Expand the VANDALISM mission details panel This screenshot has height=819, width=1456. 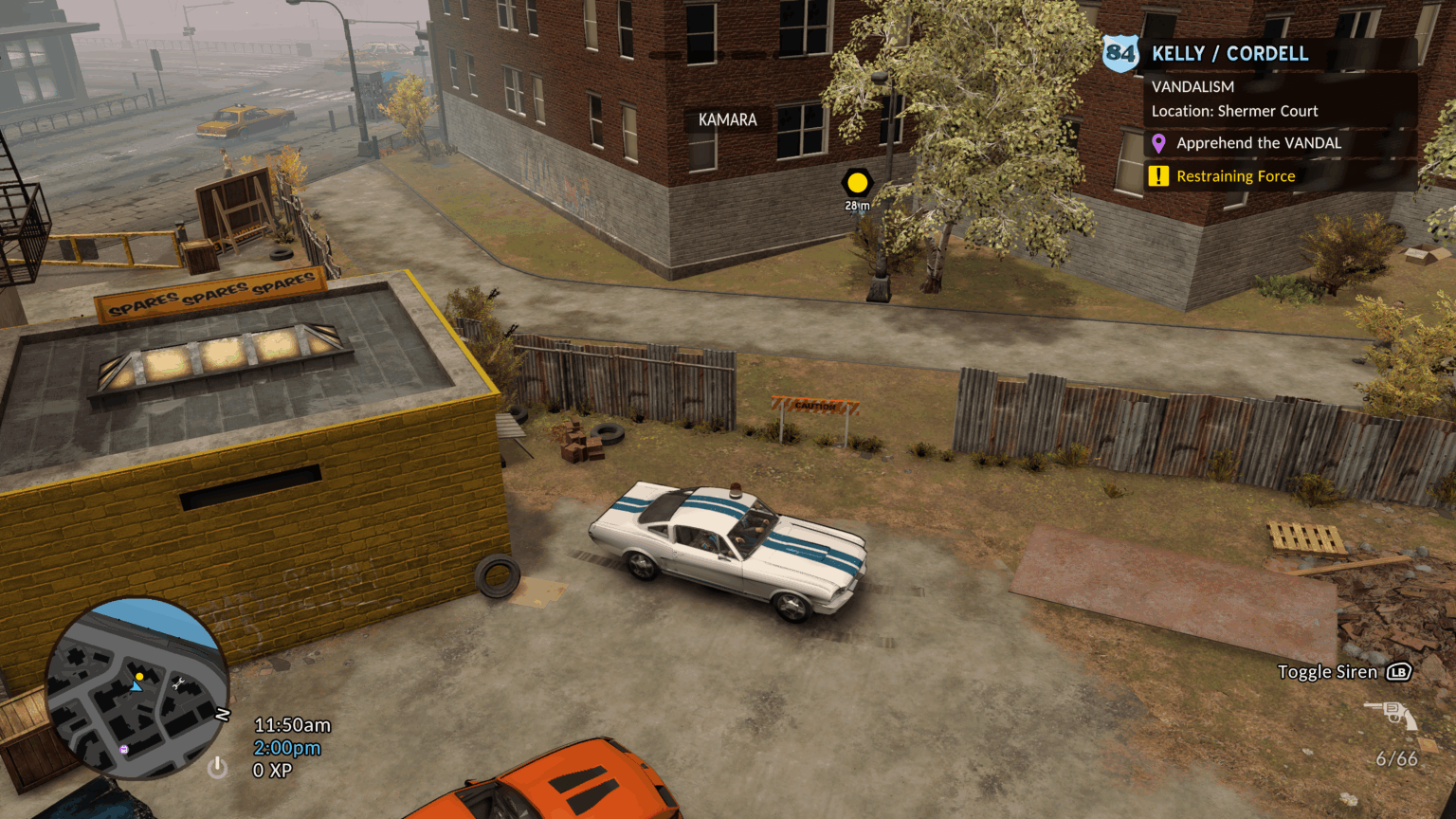coord(1192,86)
